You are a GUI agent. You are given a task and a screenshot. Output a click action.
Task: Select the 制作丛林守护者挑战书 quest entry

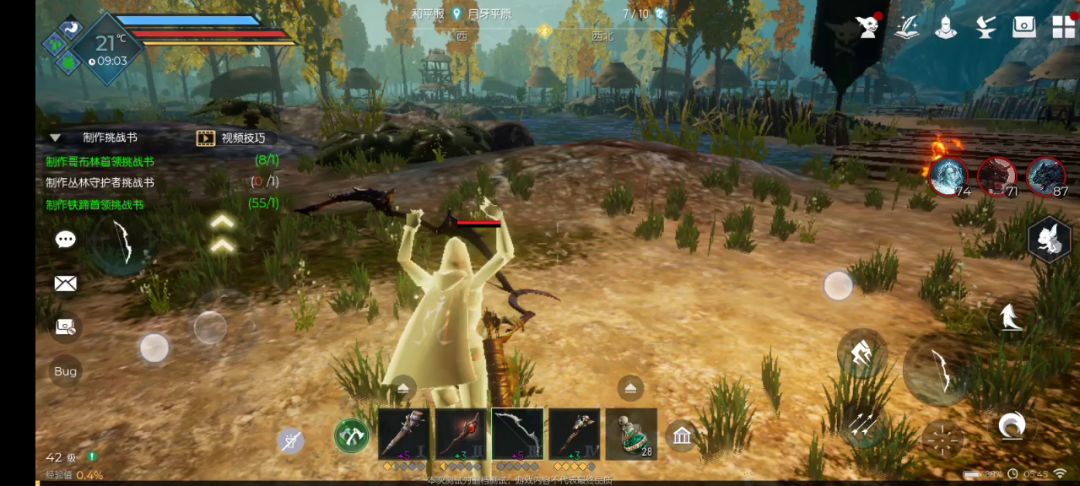100,183
